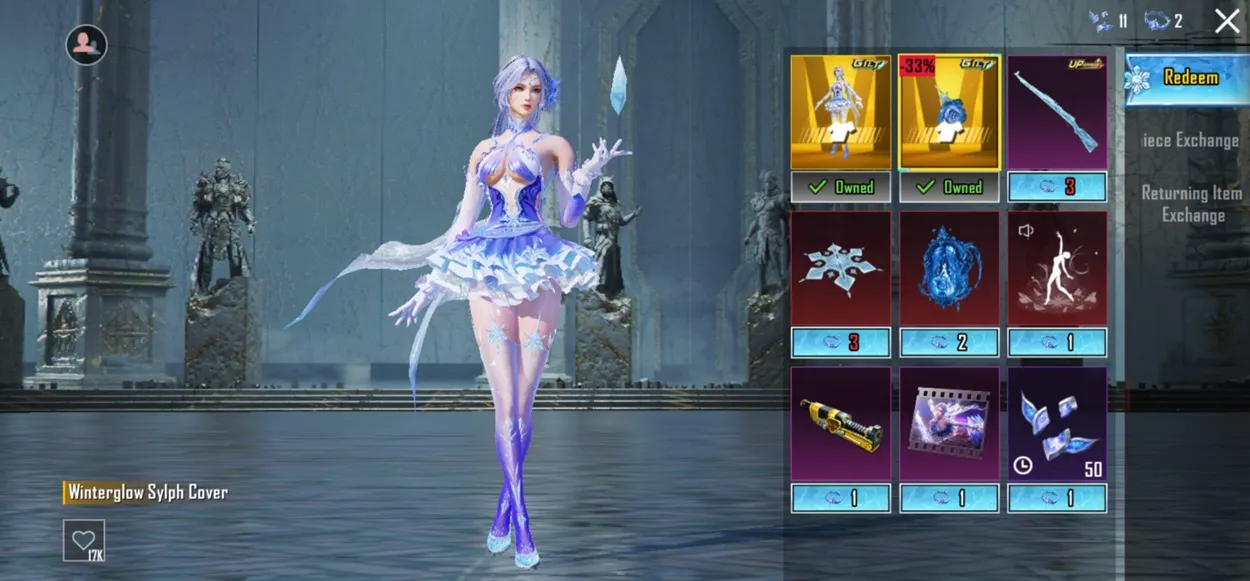Select the gold and black weapon skin item
The height and width of the screenshot is (581, 1250).
pos(840,424)
